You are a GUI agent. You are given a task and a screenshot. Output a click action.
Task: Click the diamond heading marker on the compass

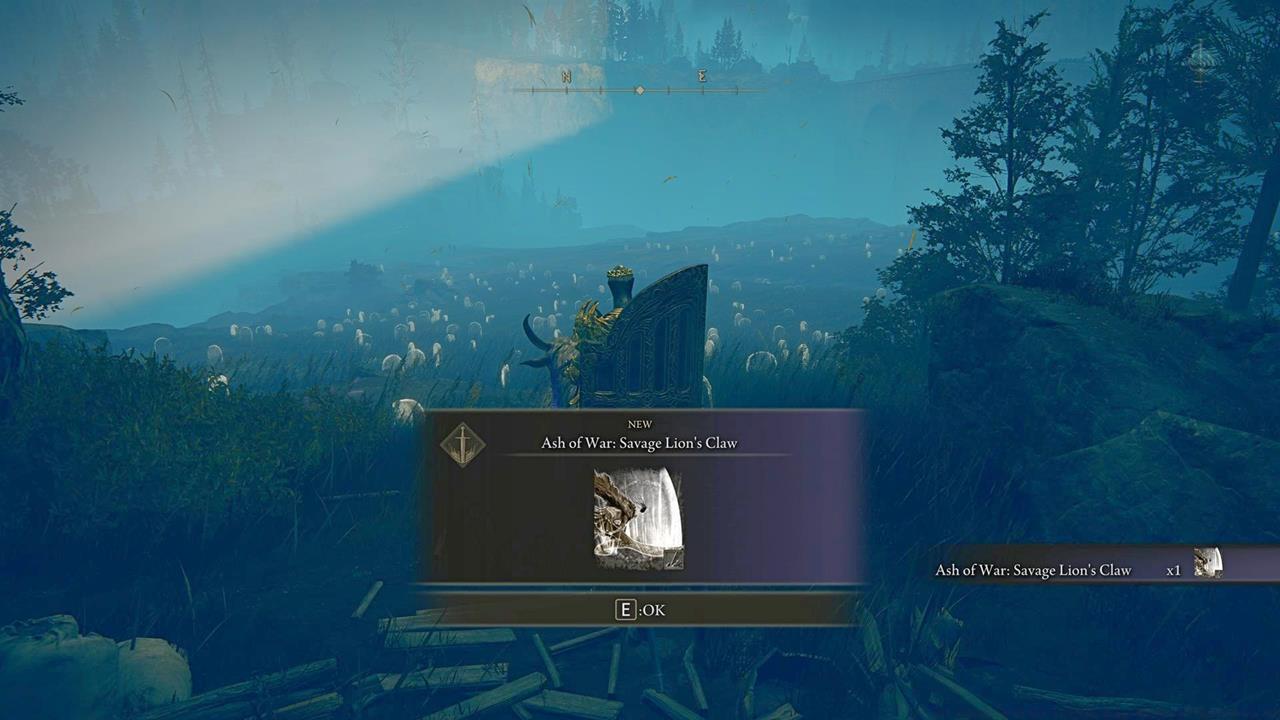[x=640, y=90]
